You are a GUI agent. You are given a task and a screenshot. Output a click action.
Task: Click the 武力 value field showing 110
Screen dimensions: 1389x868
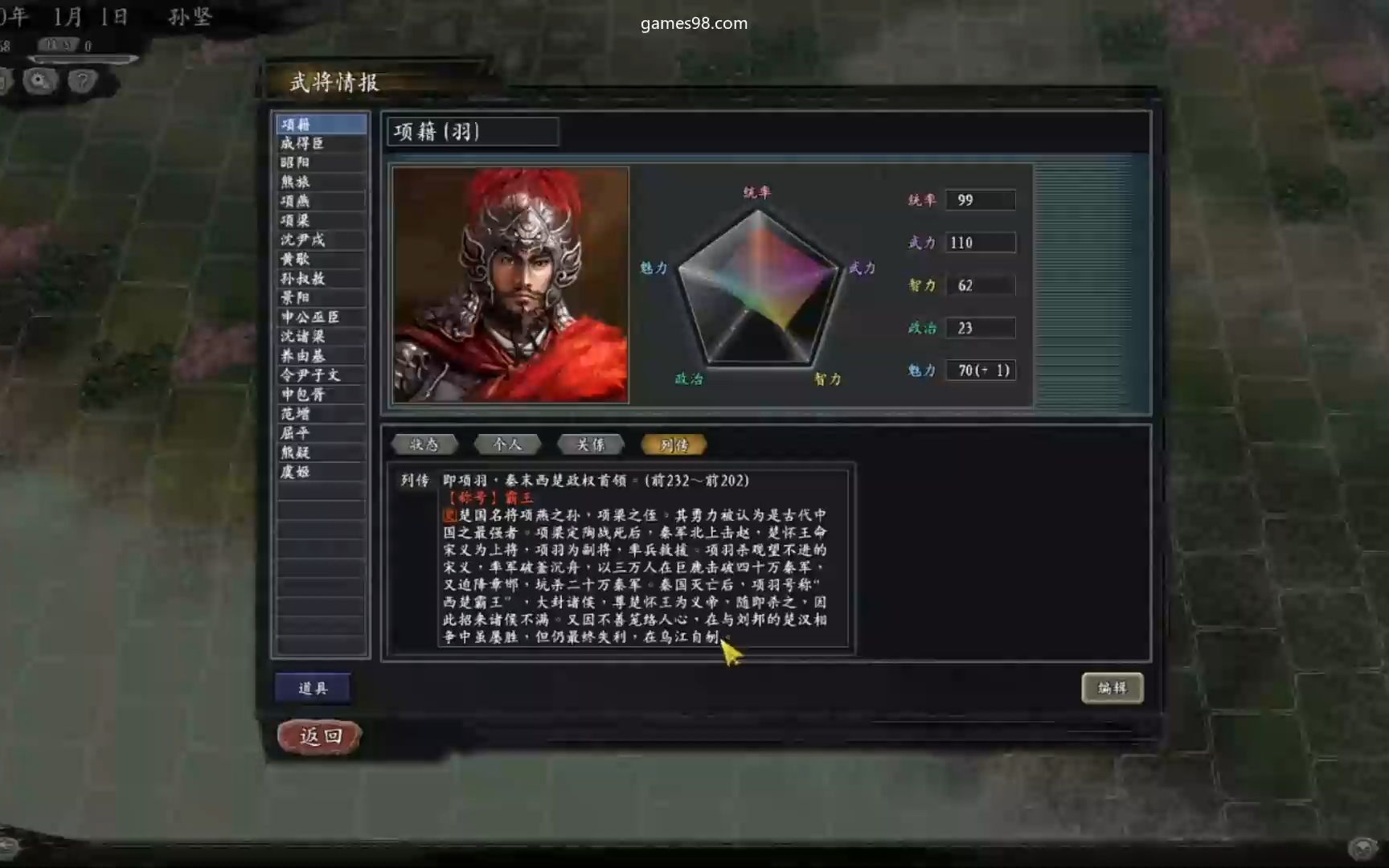980,242
